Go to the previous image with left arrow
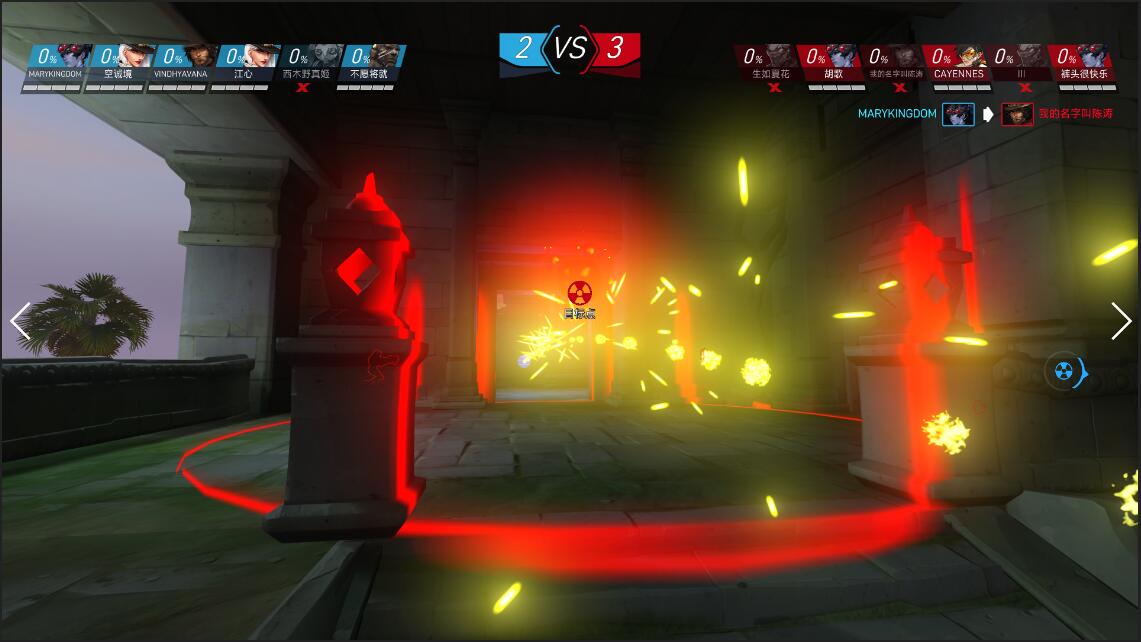Screen dimensions: 1141x642 pos(20,322)
